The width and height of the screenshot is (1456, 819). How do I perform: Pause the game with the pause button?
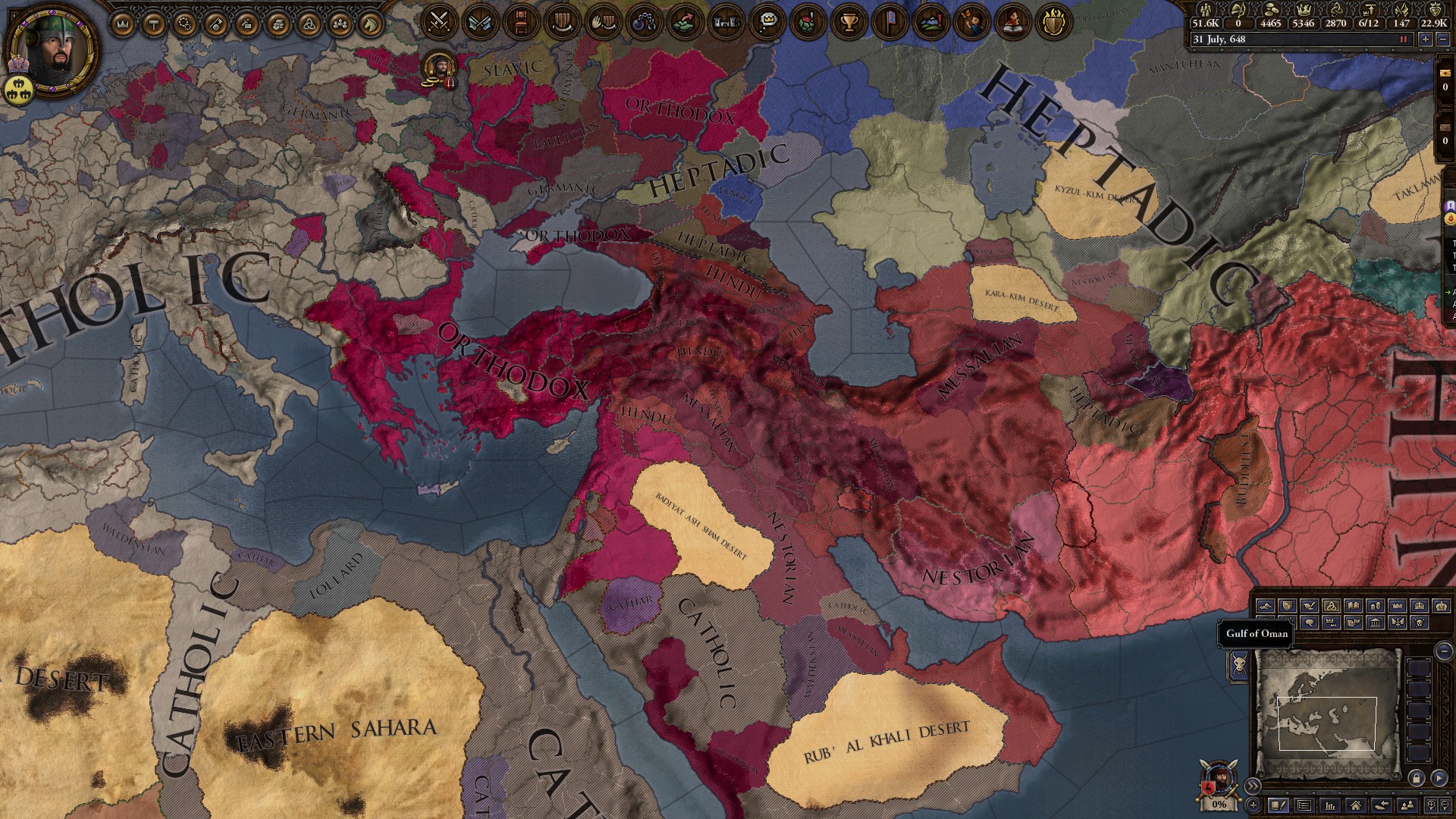tap(1403, 39)
